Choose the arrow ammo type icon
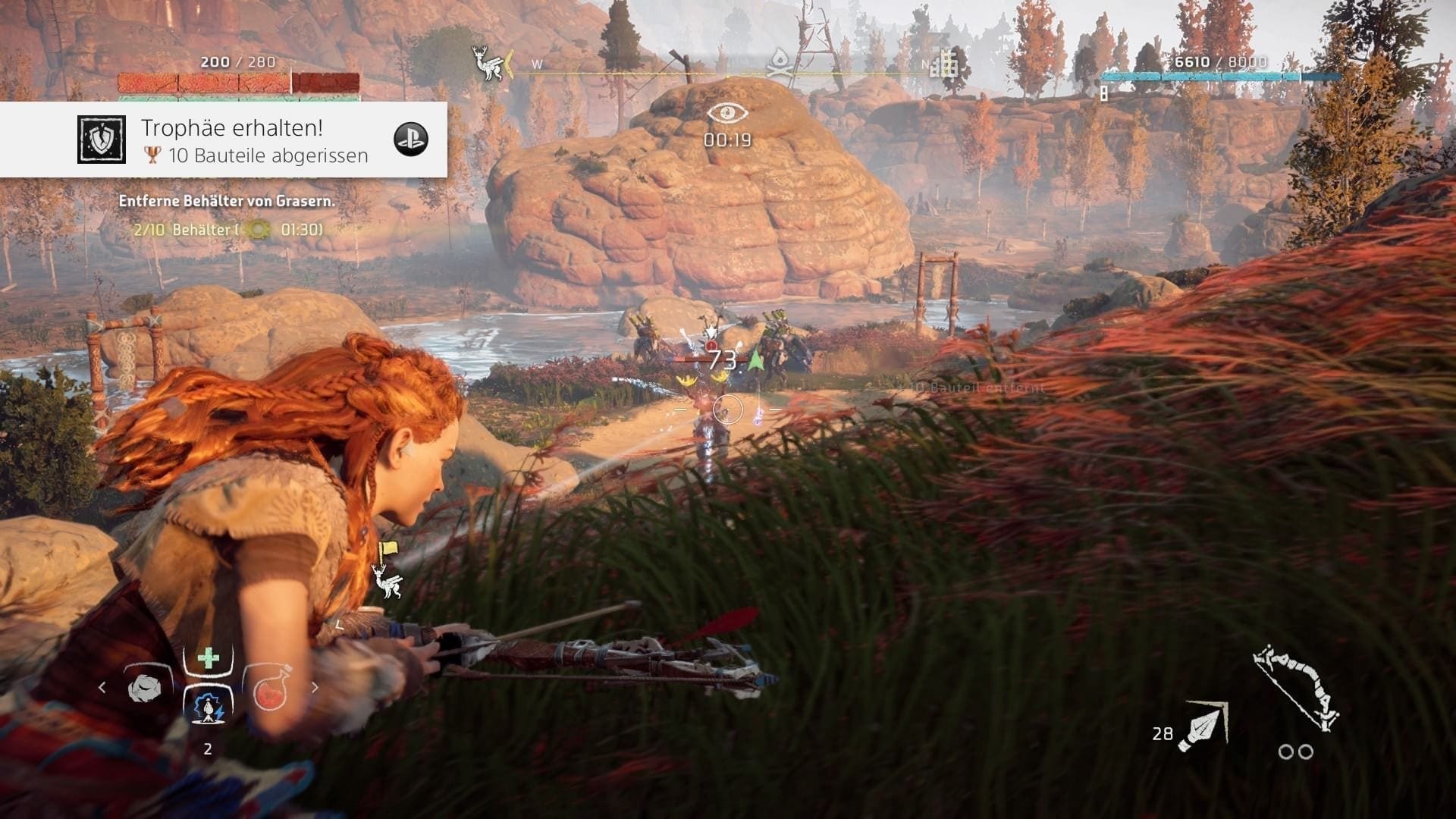 tap(1202, 726)
